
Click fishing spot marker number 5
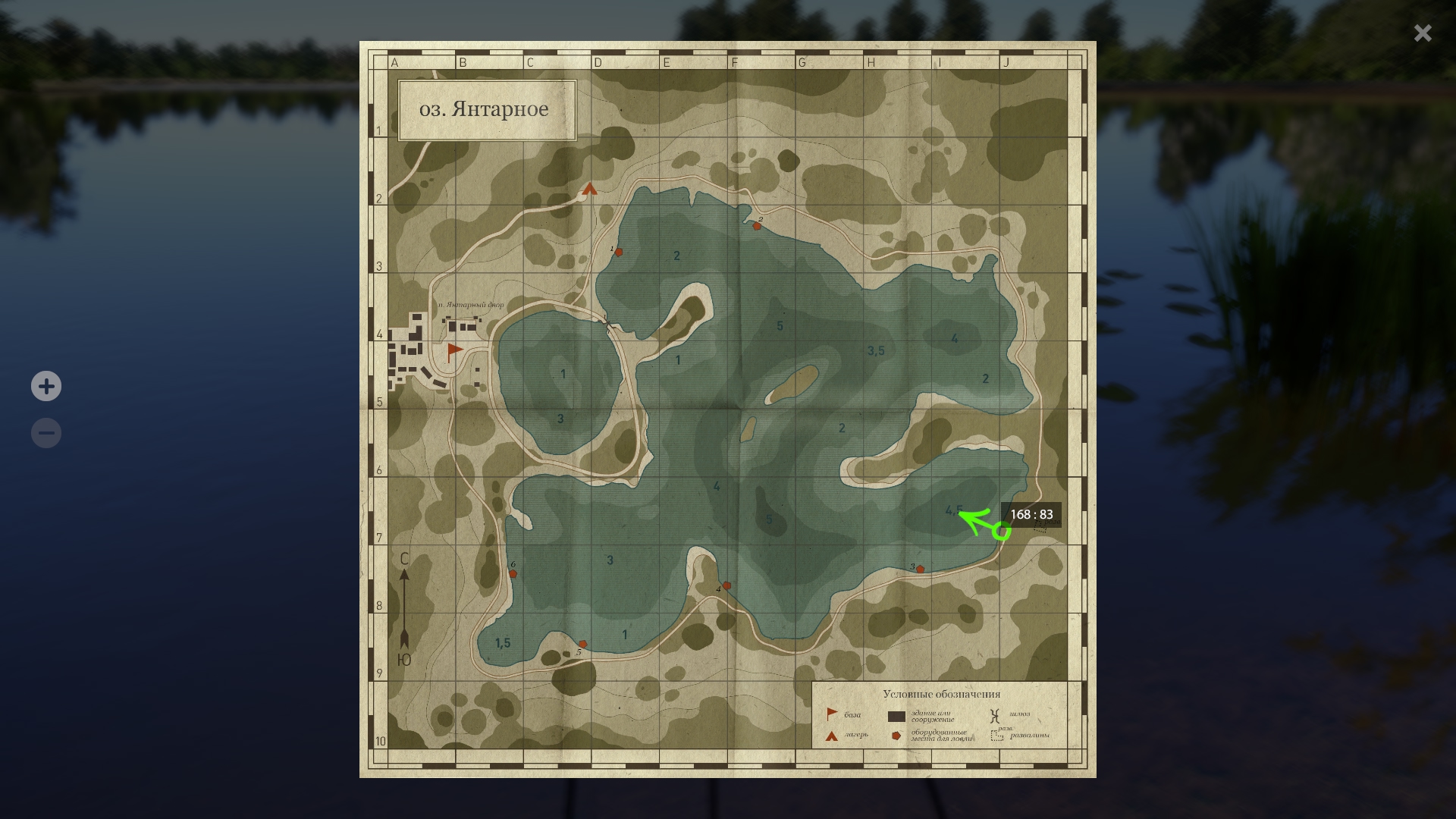click(x=582, y=645)
